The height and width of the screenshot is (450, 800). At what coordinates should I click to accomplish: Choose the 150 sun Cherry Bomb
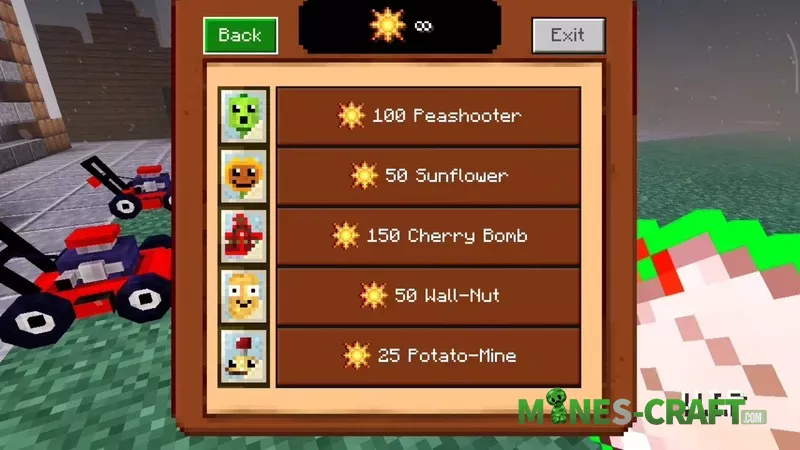[x=428, y=236]
